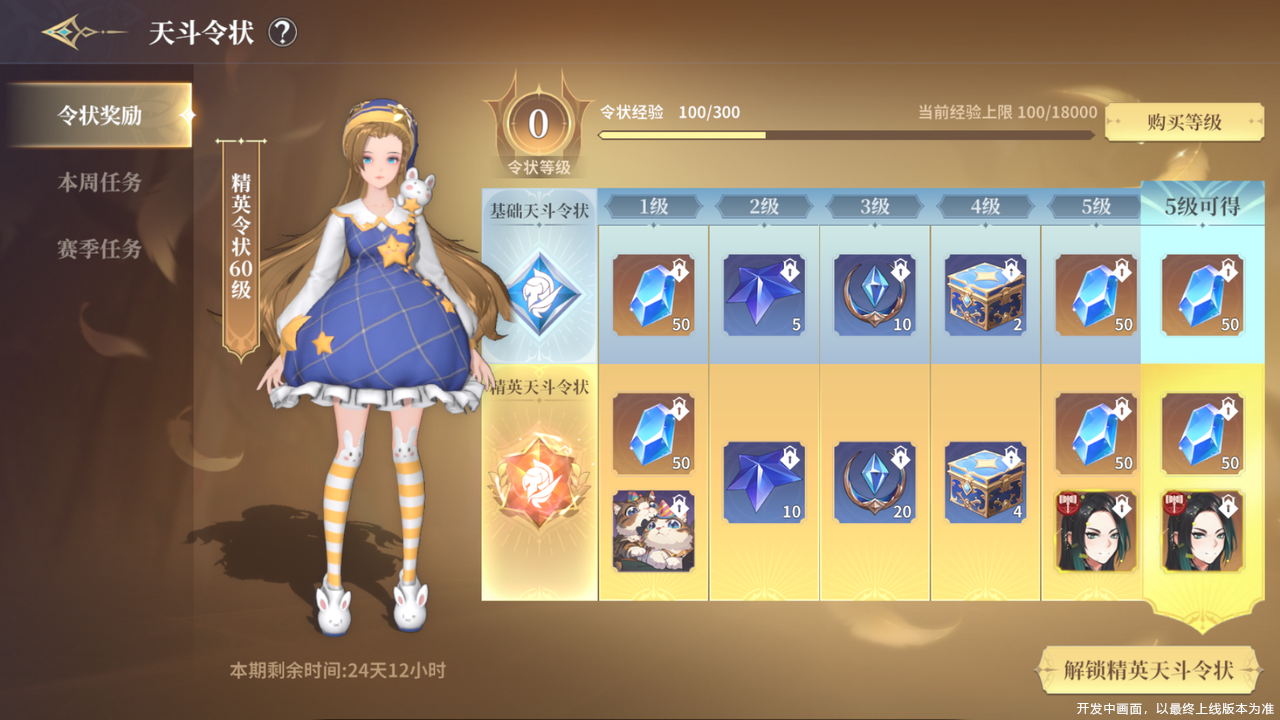View the 基础天斗令状 blue diamond emblem
1280x720 pixels.
(540, 293)
